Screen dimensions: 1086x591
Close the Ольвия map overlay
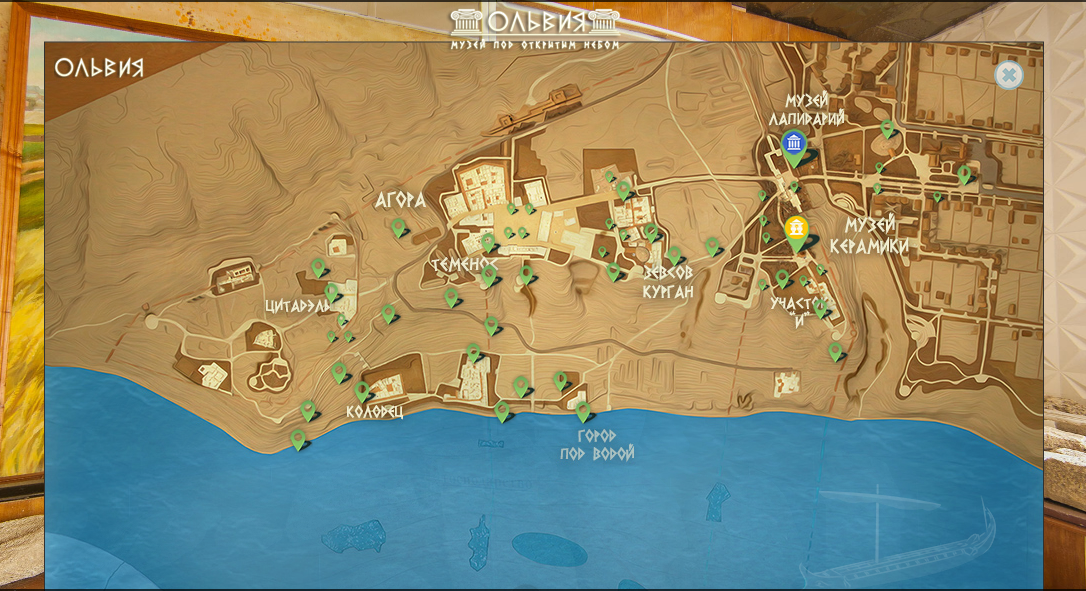(1008, 75)
